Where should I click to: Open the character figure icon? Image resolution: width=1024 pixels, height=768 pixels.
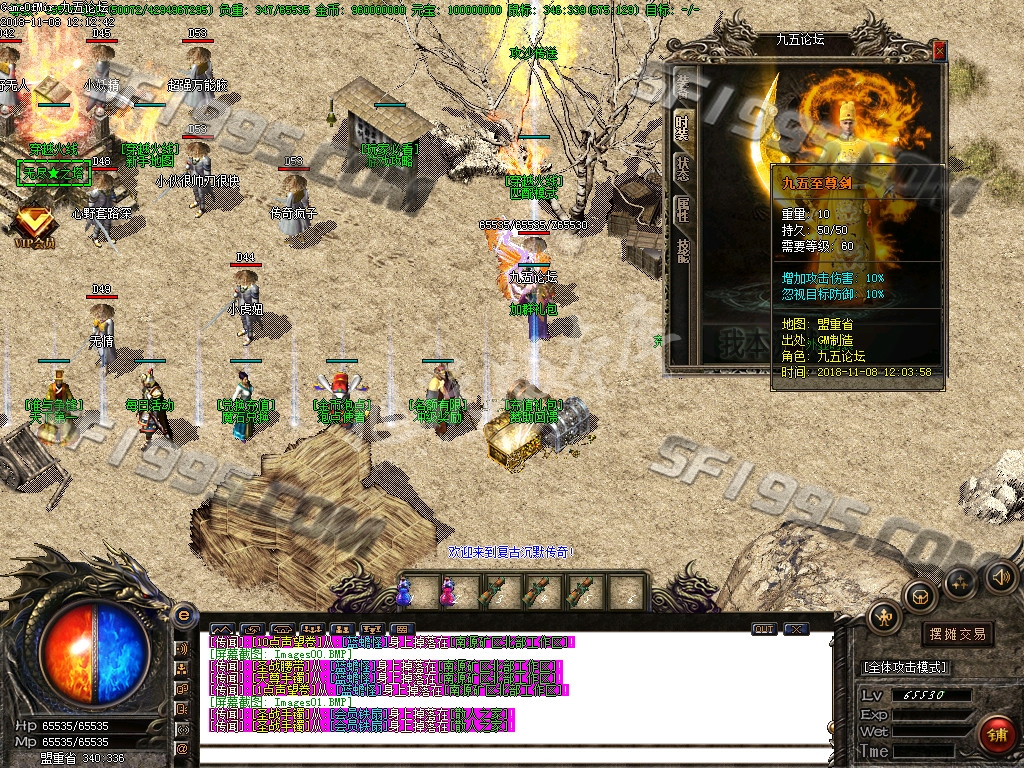(x=884, y=618)
